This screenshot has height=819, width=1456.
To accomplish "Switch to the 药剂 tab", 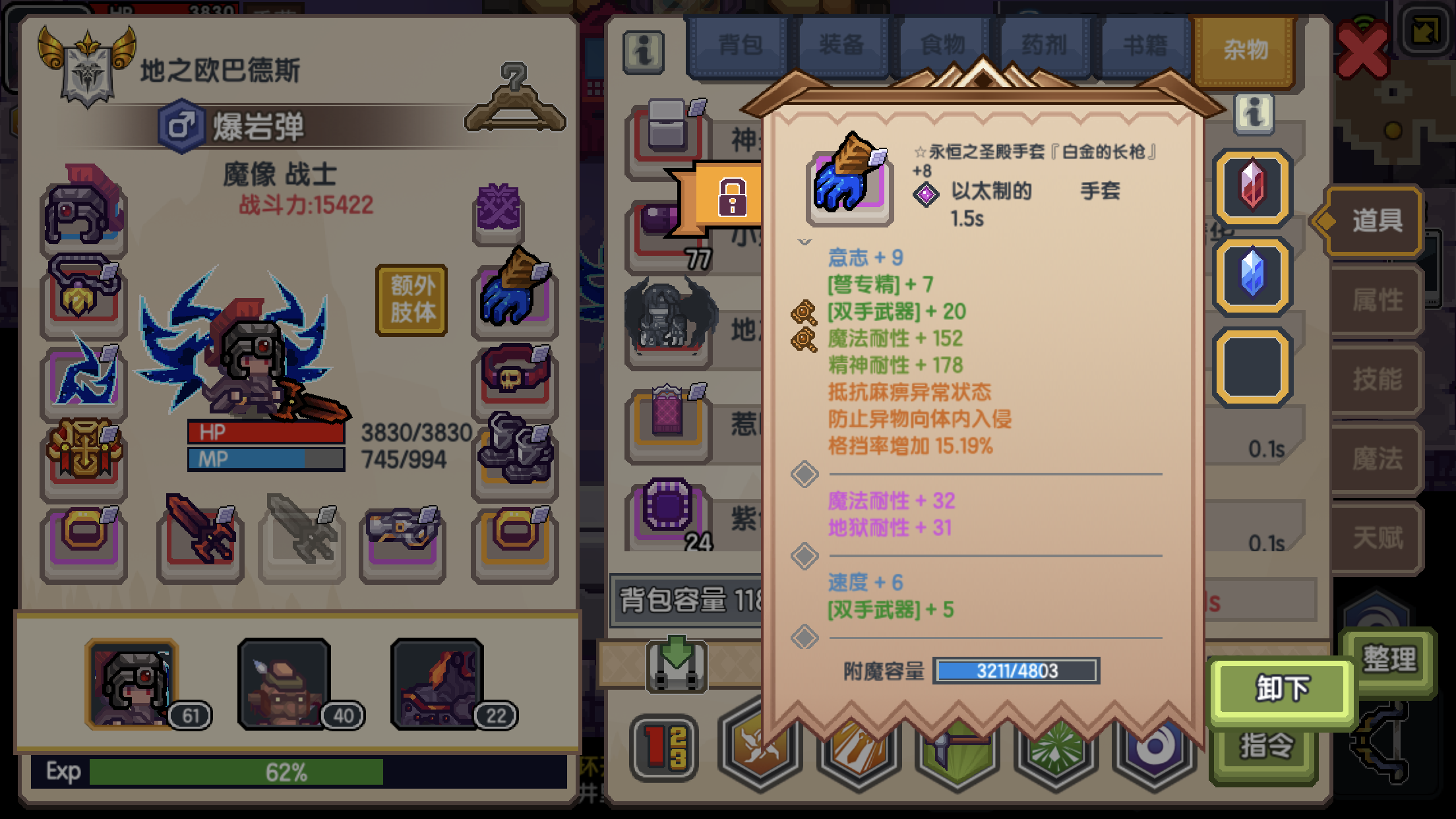I will 1044,44.
